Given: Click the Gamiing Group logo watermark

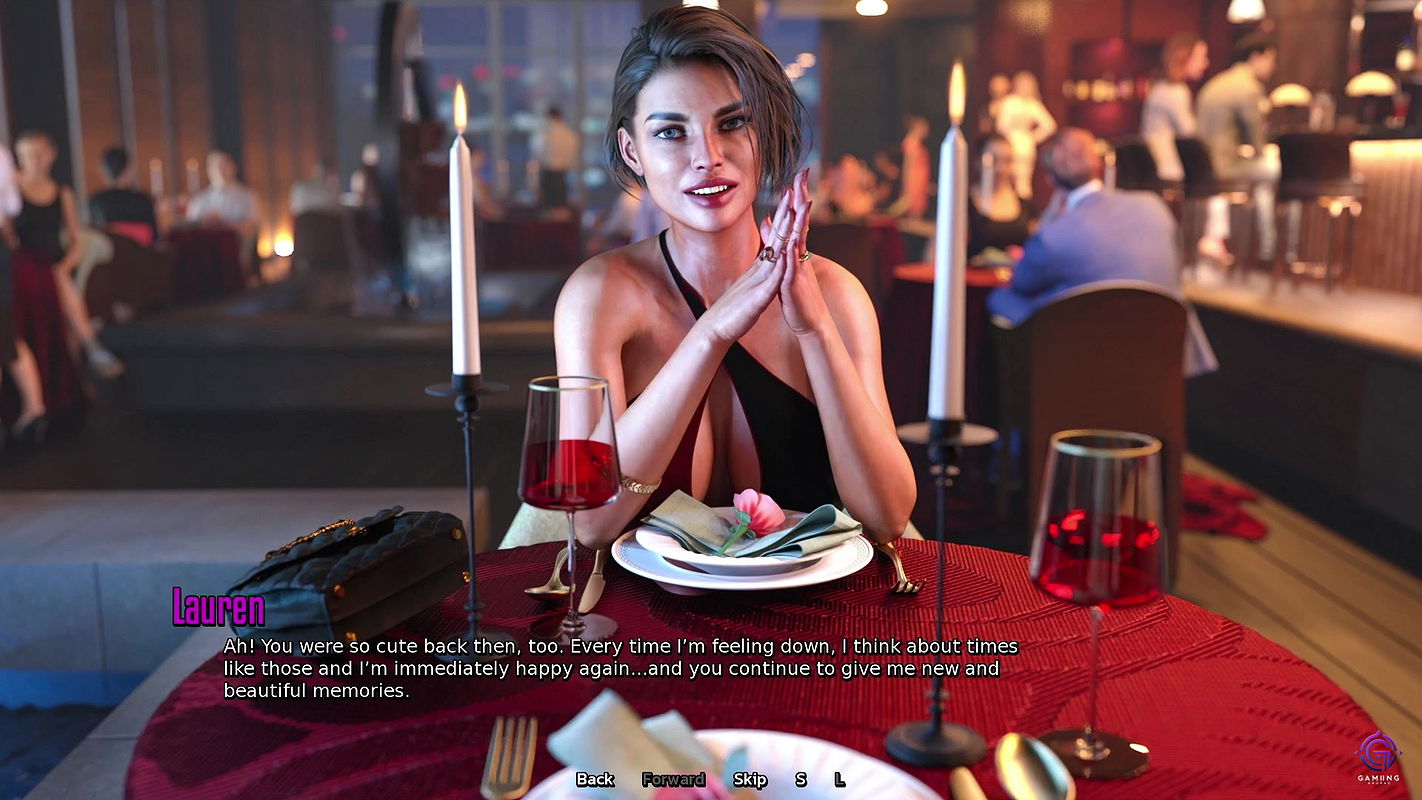Looking at the screenshot, I should tap(1379, 760).
